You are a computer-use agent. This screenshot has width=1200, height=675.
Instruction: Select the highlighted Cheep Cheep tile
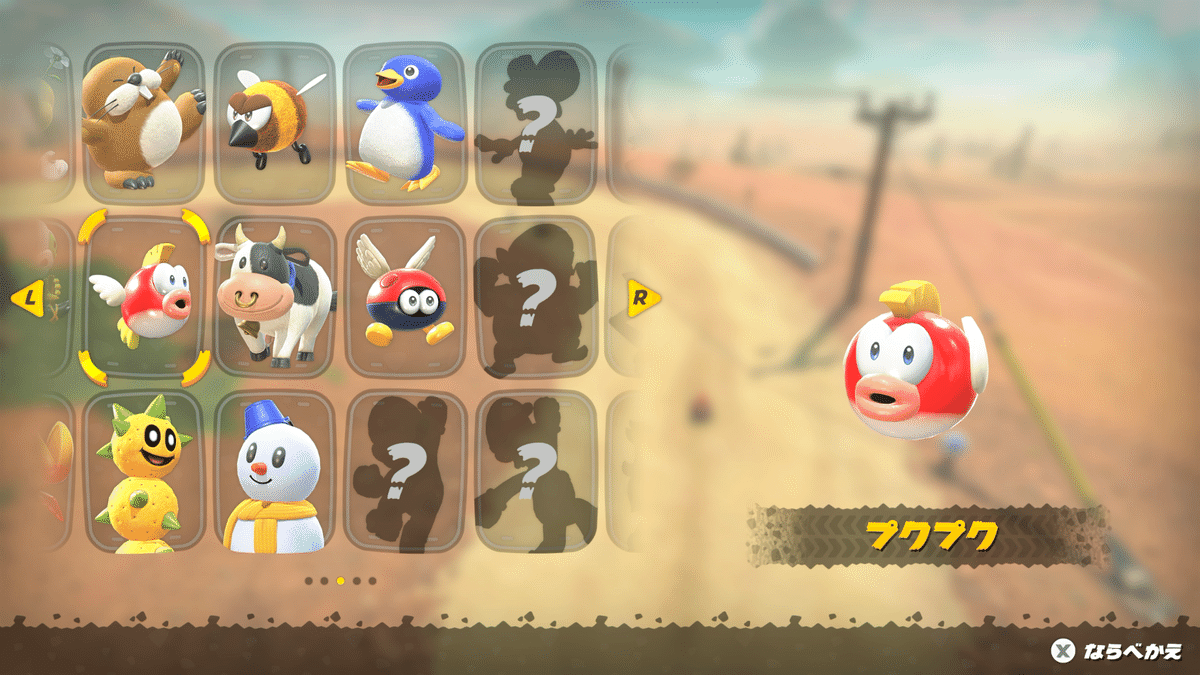pyautogui.click(x=143, y=298)
